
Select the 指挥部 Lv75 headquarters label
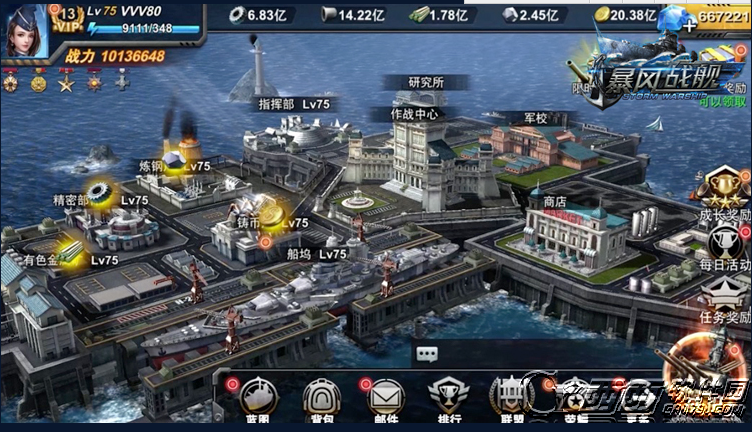[294, 103]
